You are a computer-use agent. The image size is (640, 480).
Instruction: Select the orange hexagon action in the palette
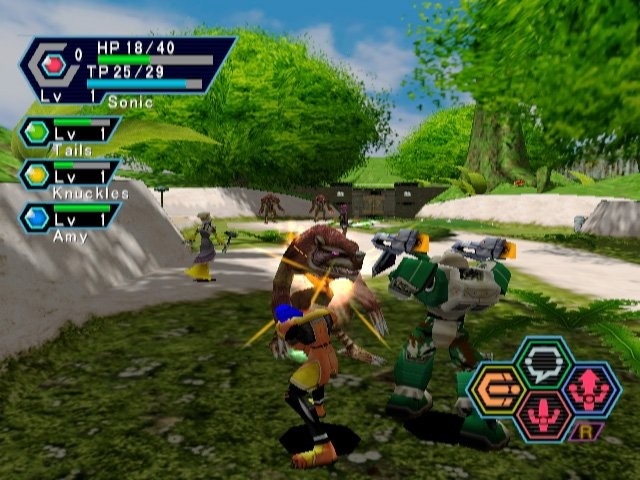[497, 389]
